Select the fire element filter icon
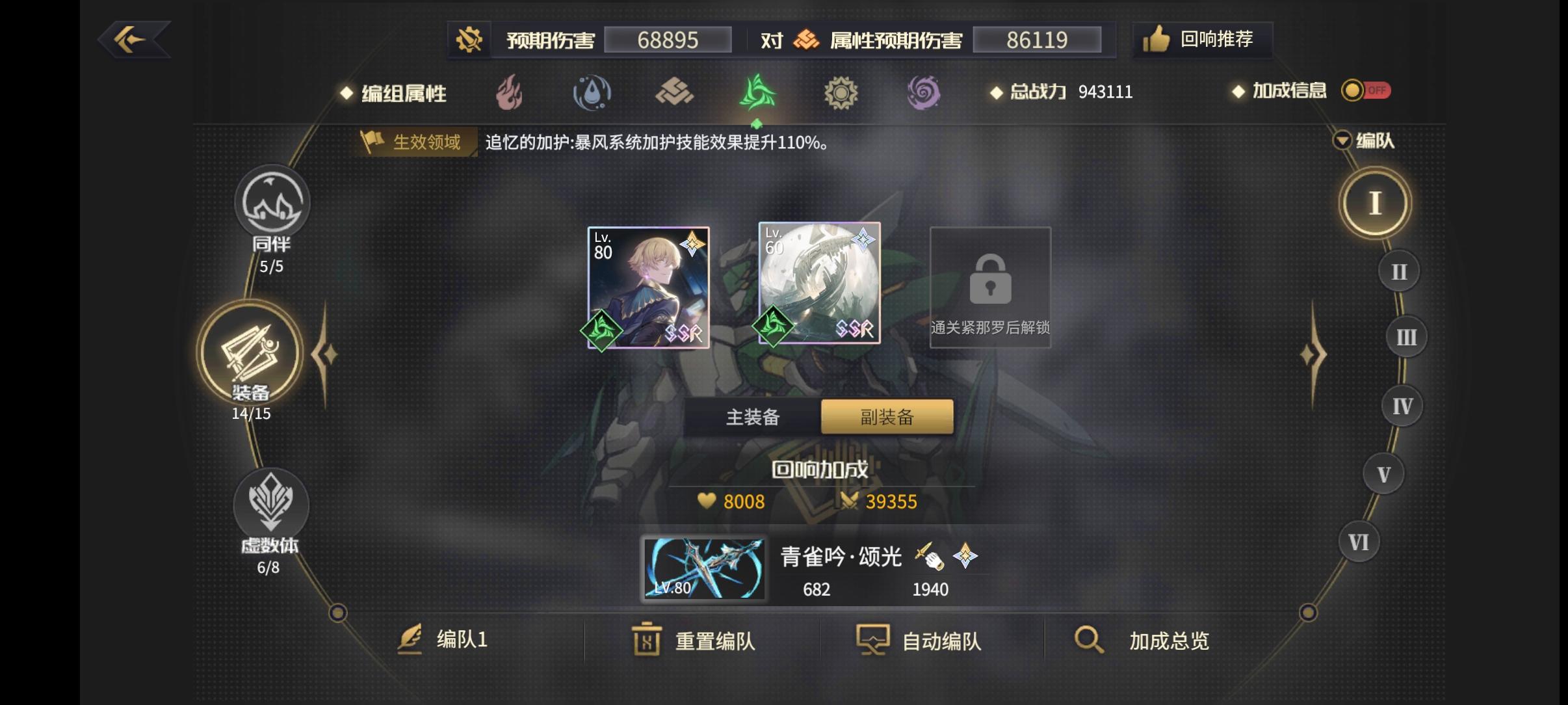The image size is (1568, 705). pyautogui.click(x=510, y=93)
